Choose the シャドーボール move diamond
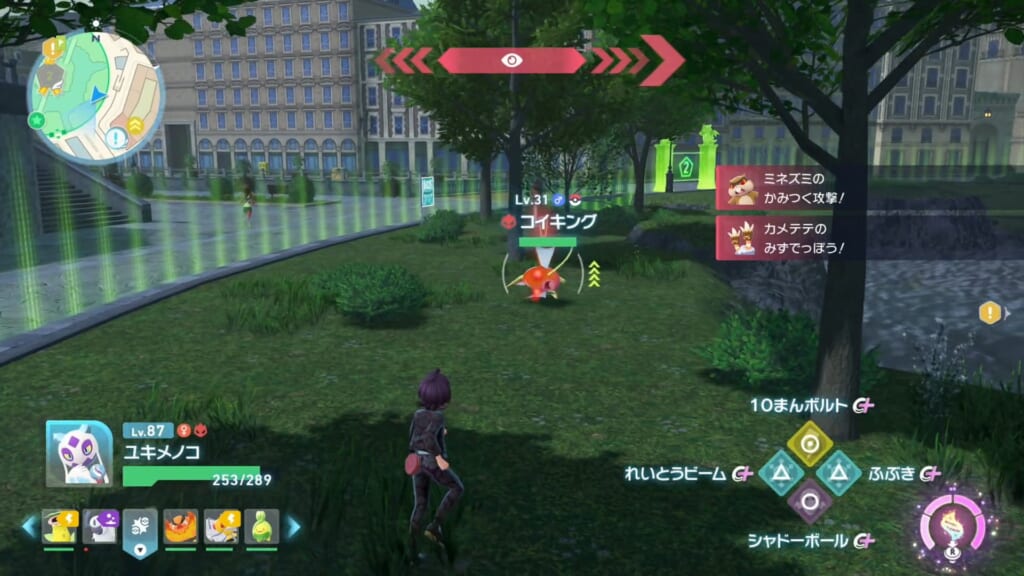The width and height of the screenshot is (1024, 576). [x=810, y=503]
